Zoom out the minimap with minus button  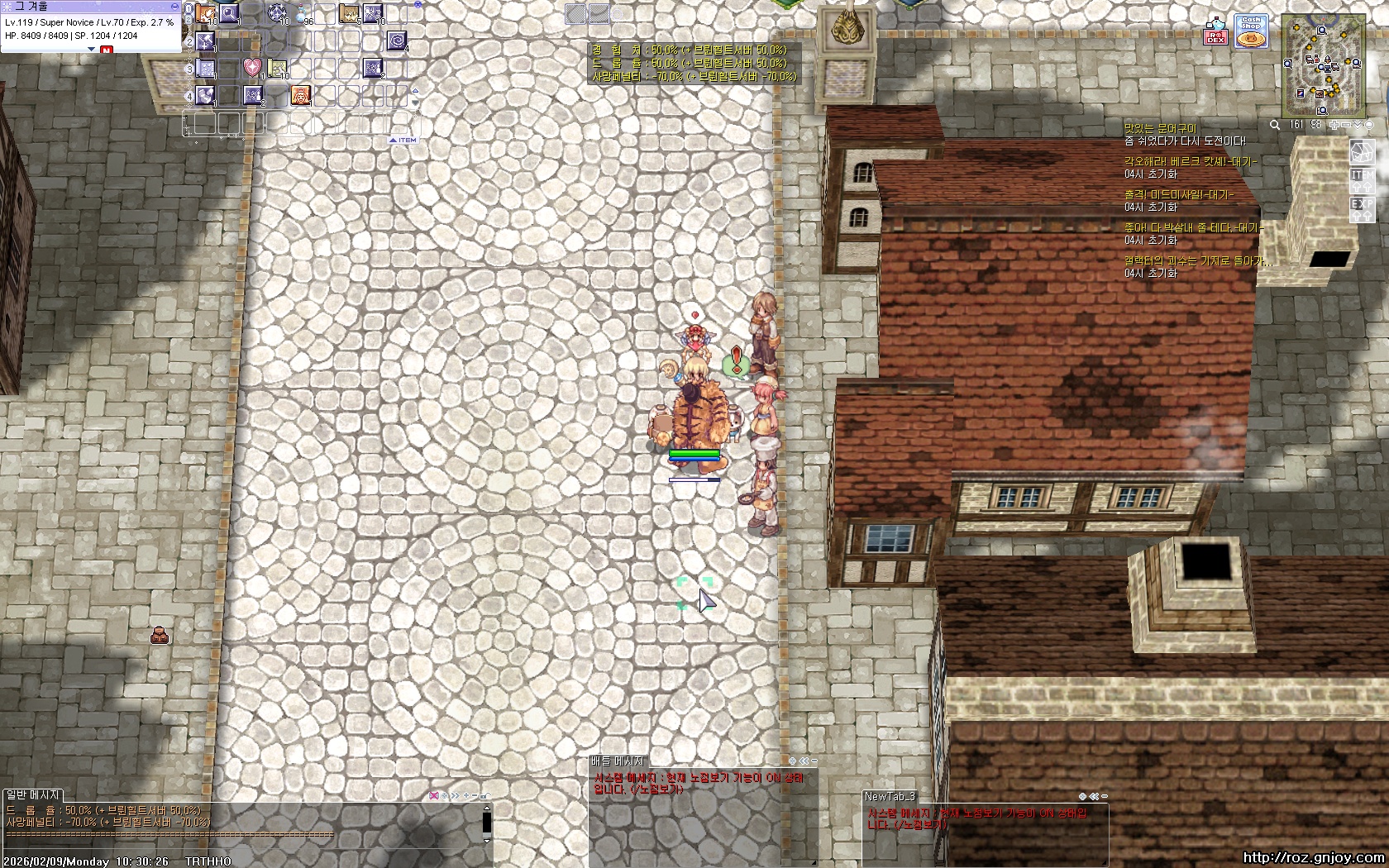point(1346,125)
